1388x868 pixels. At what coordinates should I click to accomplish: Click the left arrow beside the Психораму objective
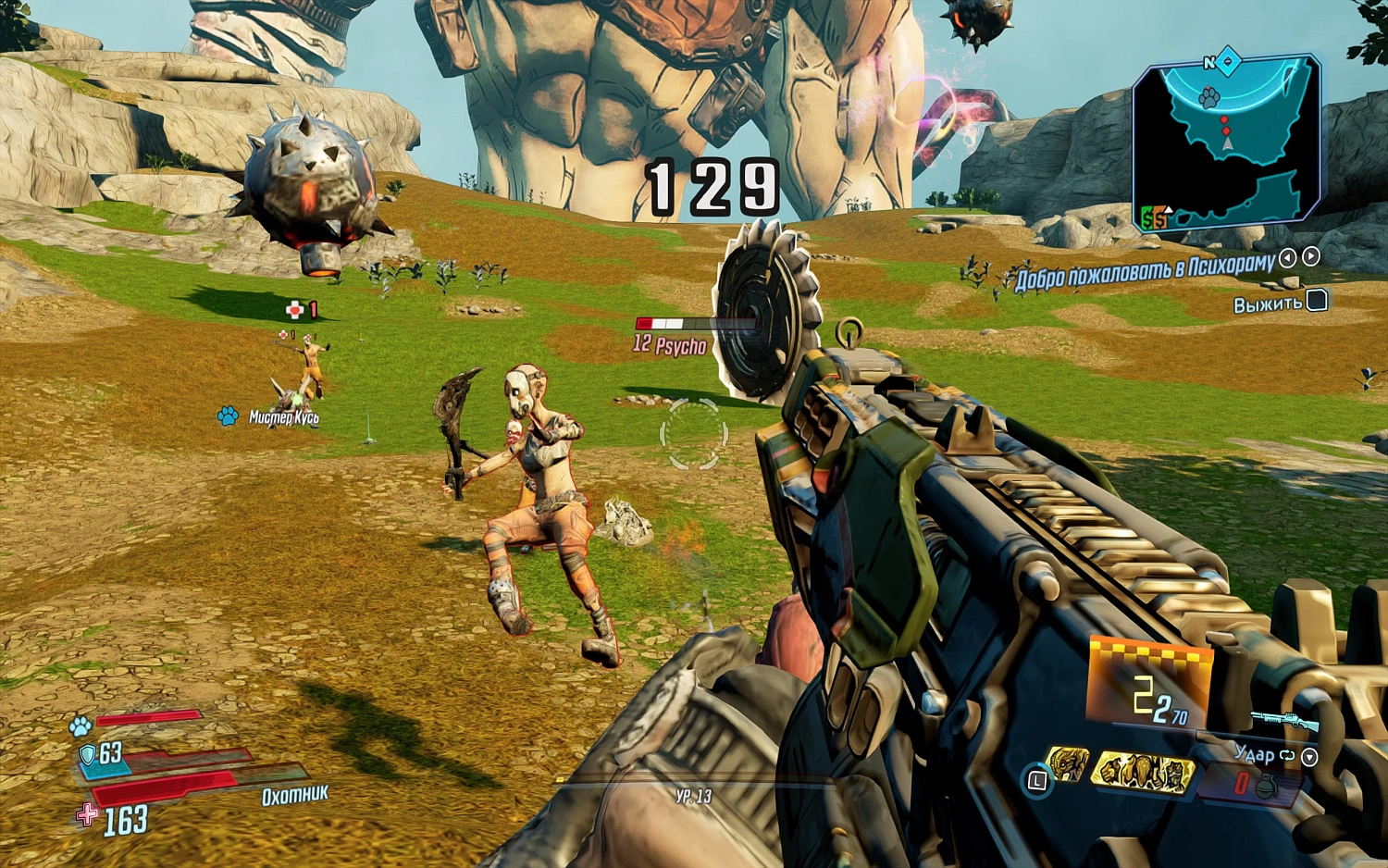(1287, 258)
